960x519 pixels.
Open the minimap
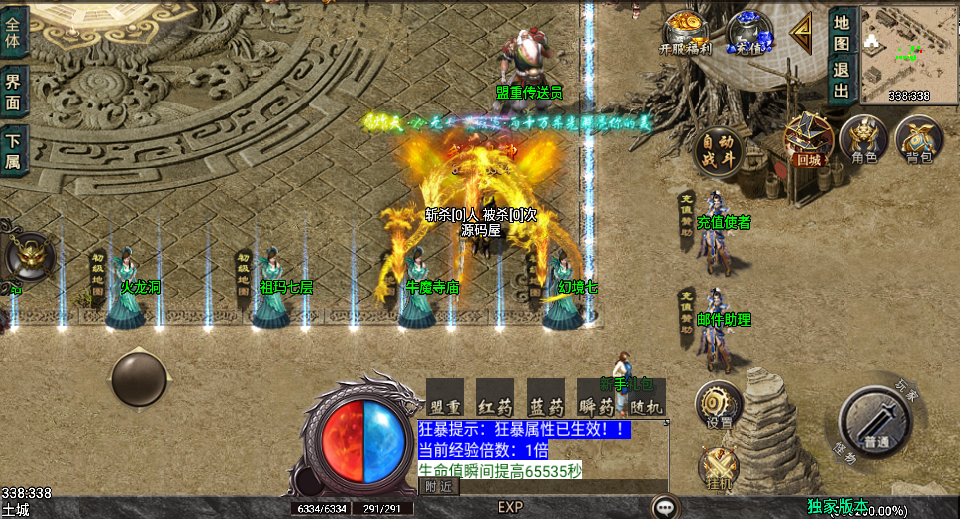(x=908, y=48)
